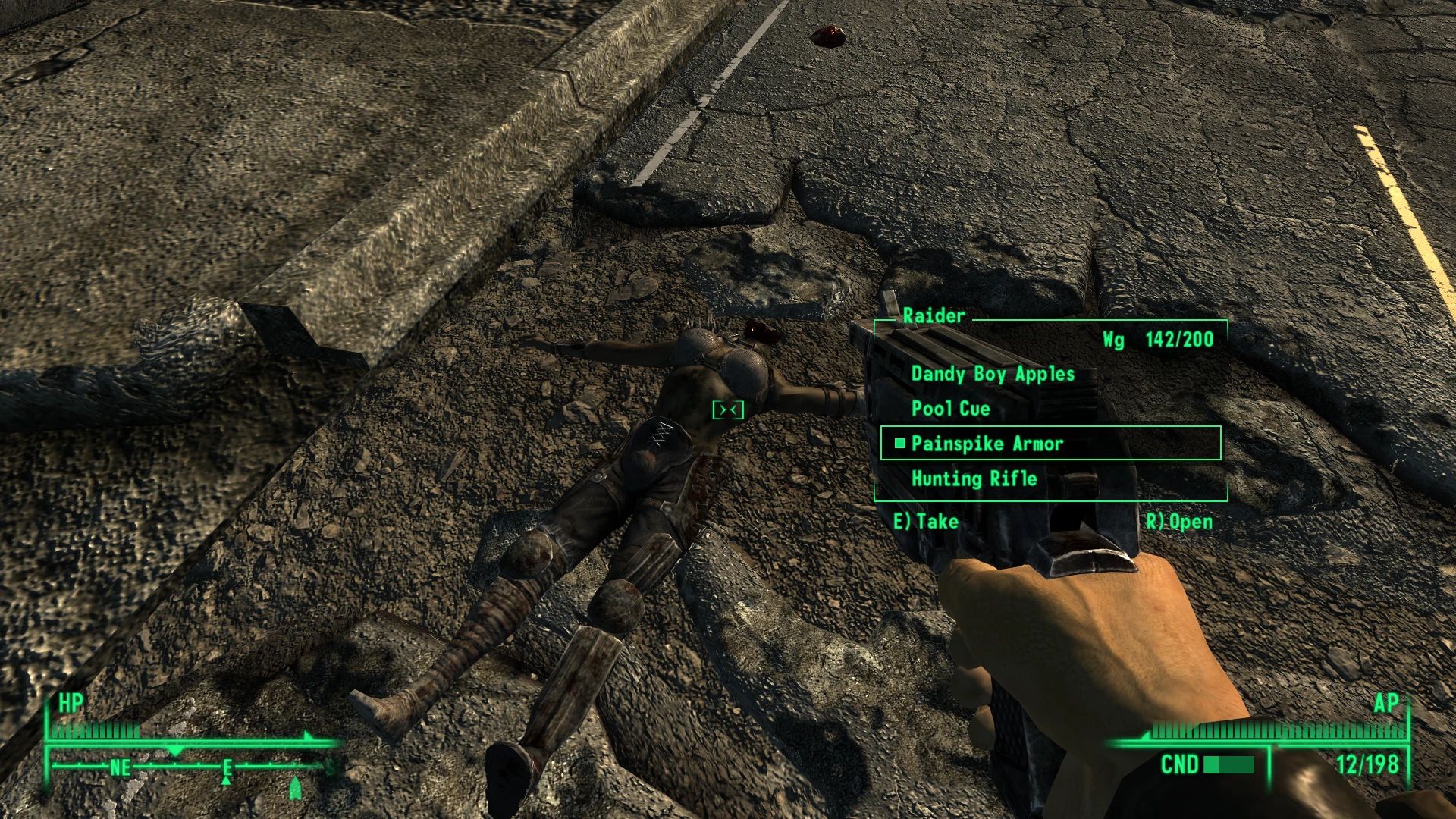Select Pool Cue in the Raider inventory
This screenshot has width=1456, height=819.
[x=949, y=408]
